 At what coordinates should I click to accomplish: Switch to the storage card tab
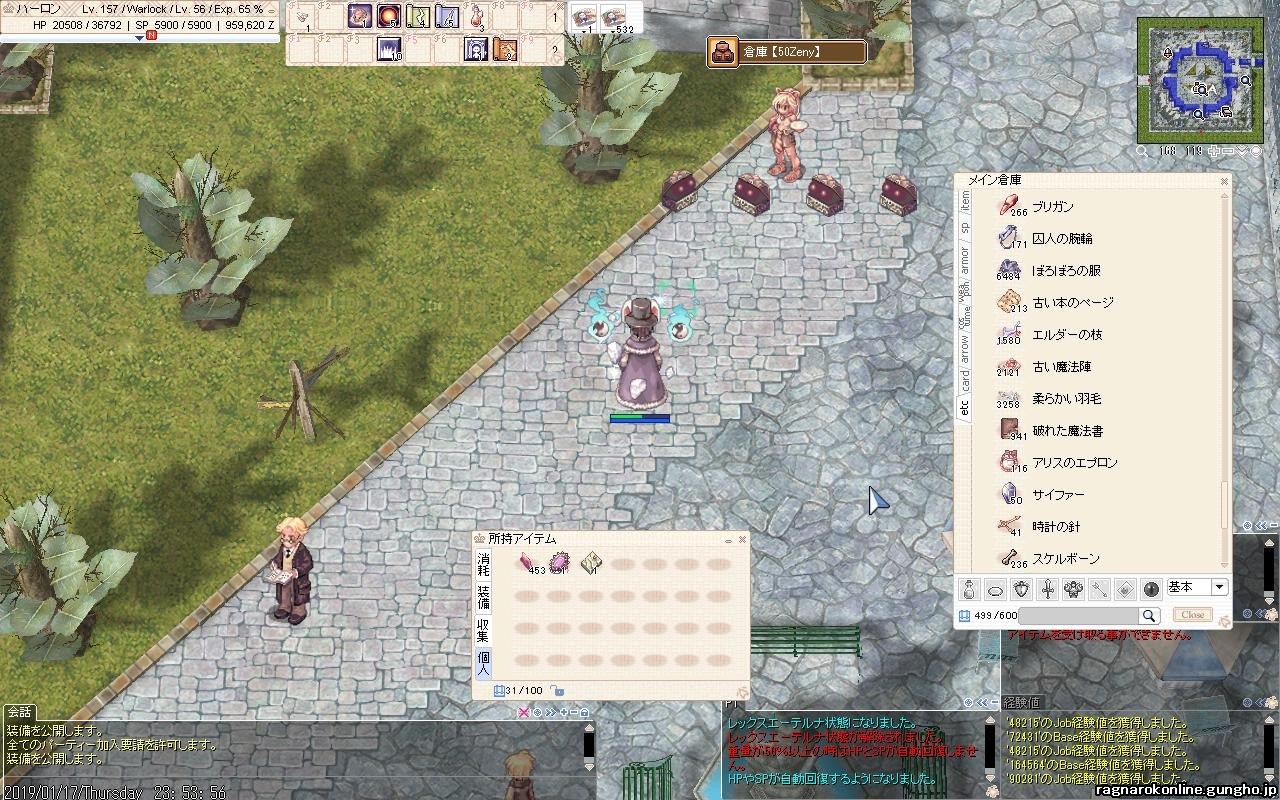click(965, 381)
